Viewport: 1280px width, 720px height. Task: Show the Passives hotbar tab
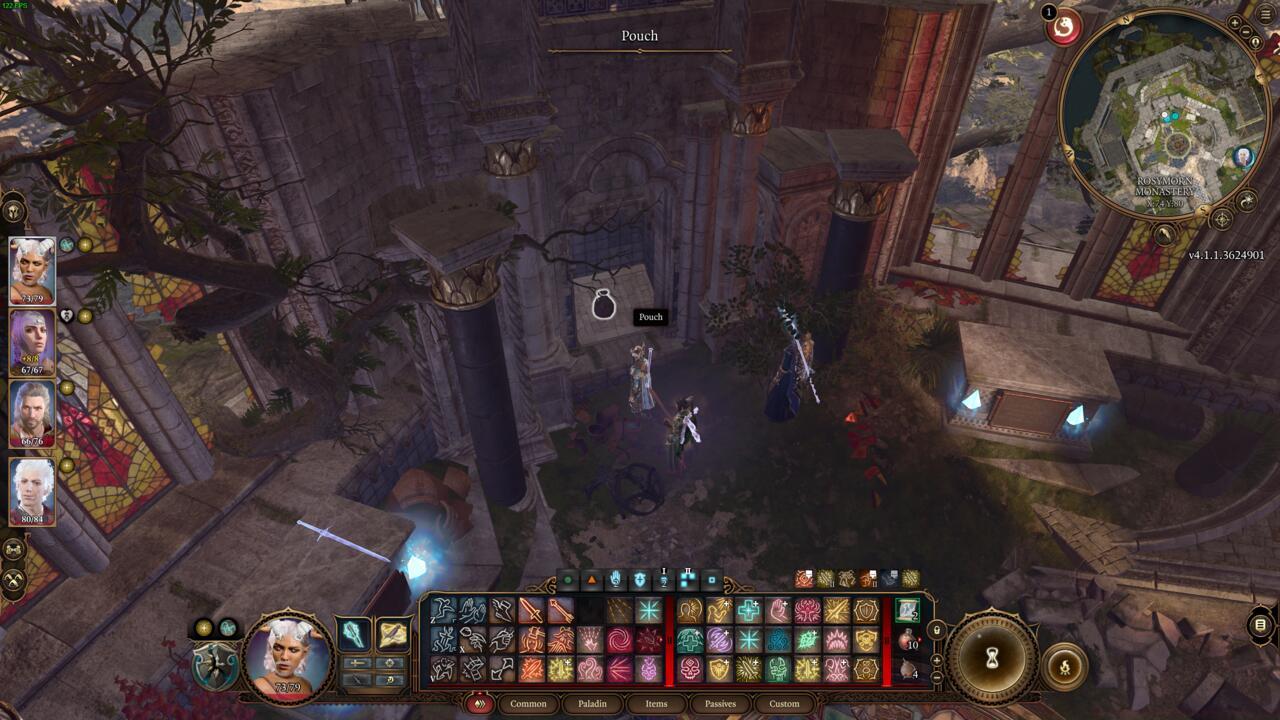720,703
